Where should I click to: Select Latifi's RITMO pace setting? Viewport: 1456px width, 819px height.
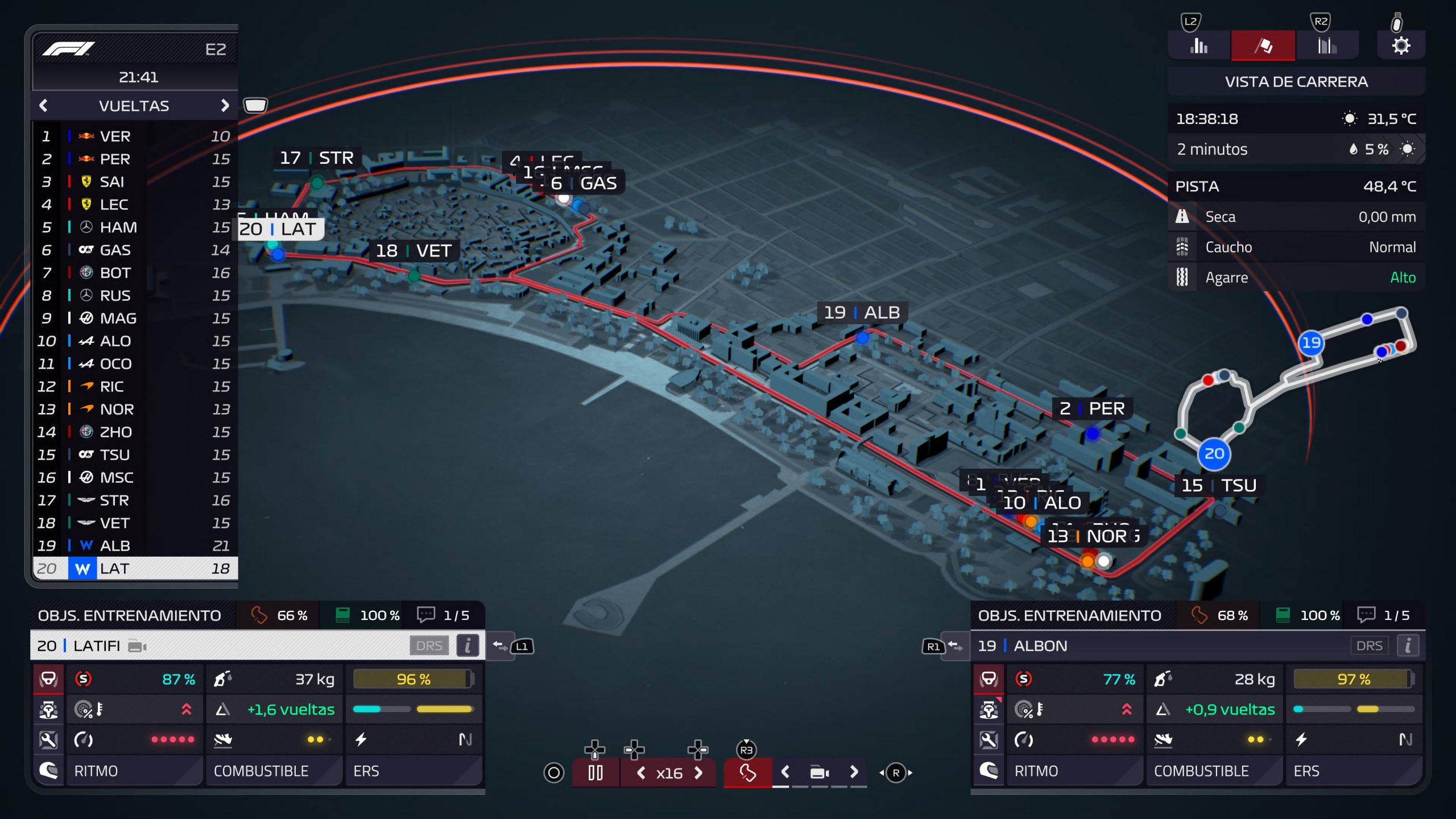pos(134,771)
